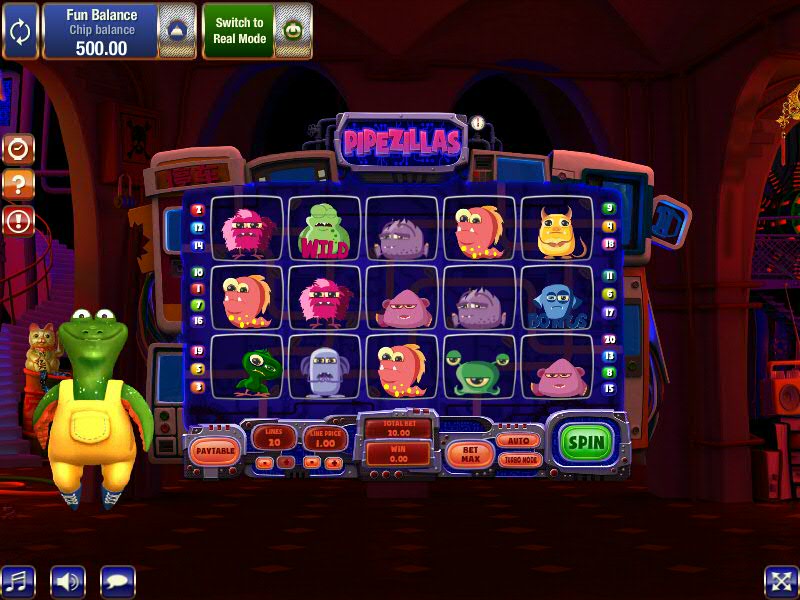Open the clock history icon
800x600 pixels.
(19, 150)
